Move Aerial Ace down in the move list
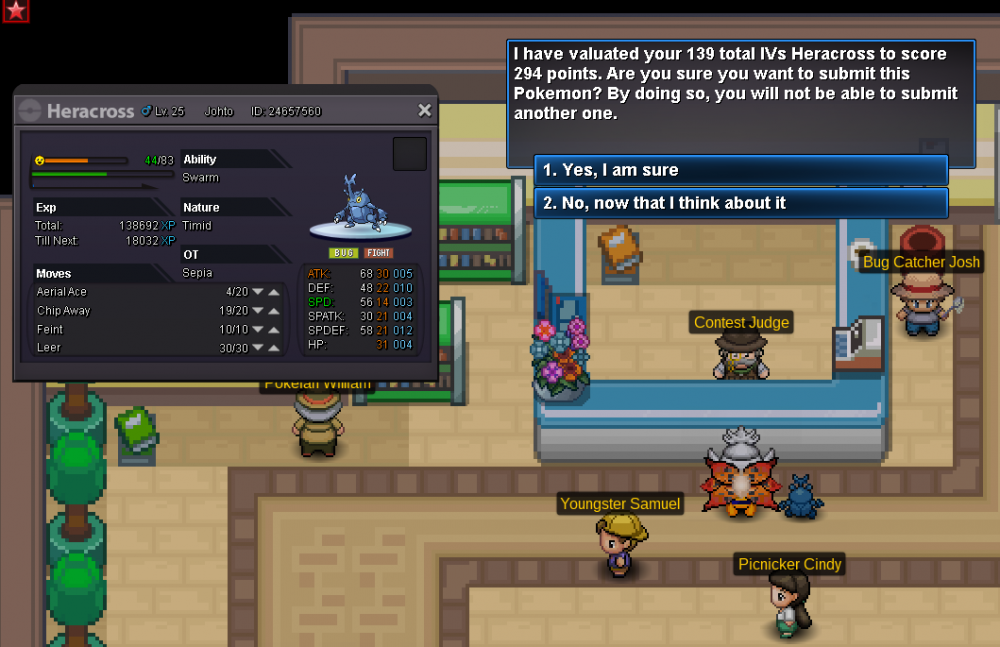The image size is (1000, 647). (257, 292)
